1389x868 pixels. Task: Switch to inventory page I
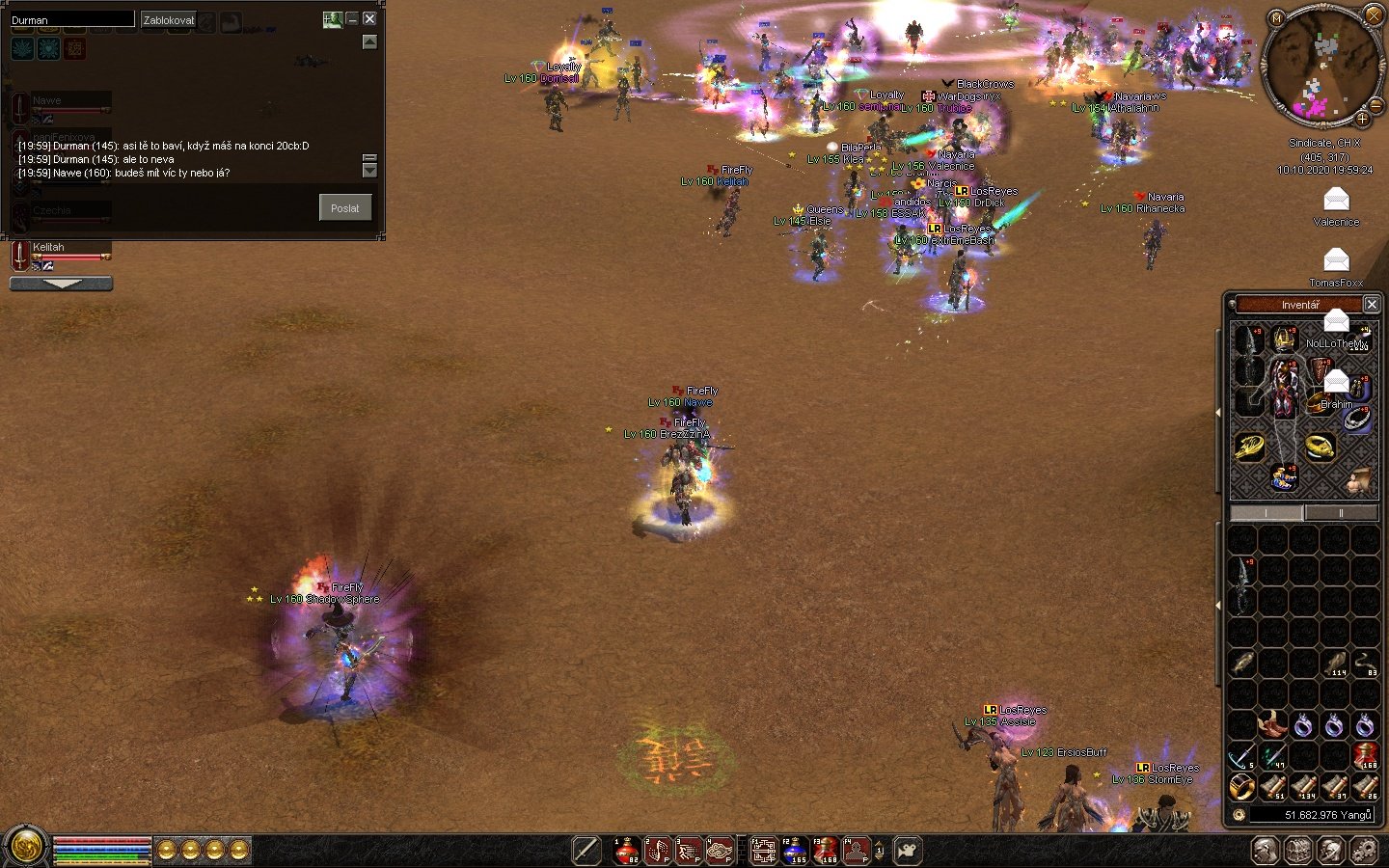tap(1266, 513)
